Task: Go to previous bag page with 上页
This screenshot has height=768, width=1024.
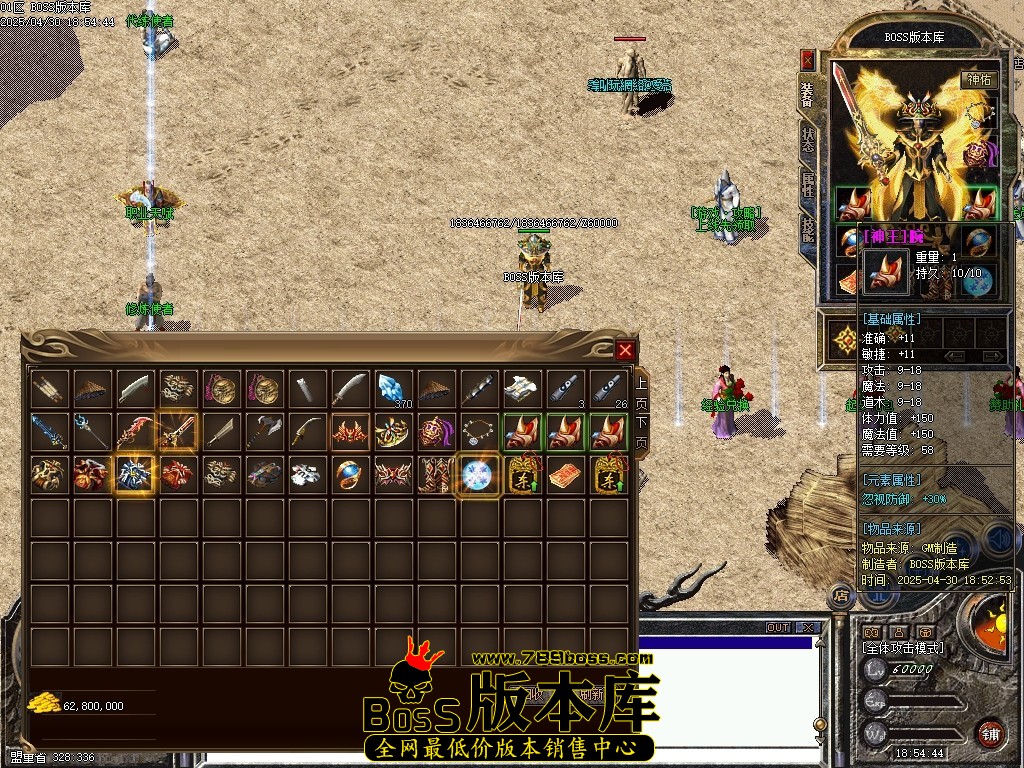Action: 641,388
